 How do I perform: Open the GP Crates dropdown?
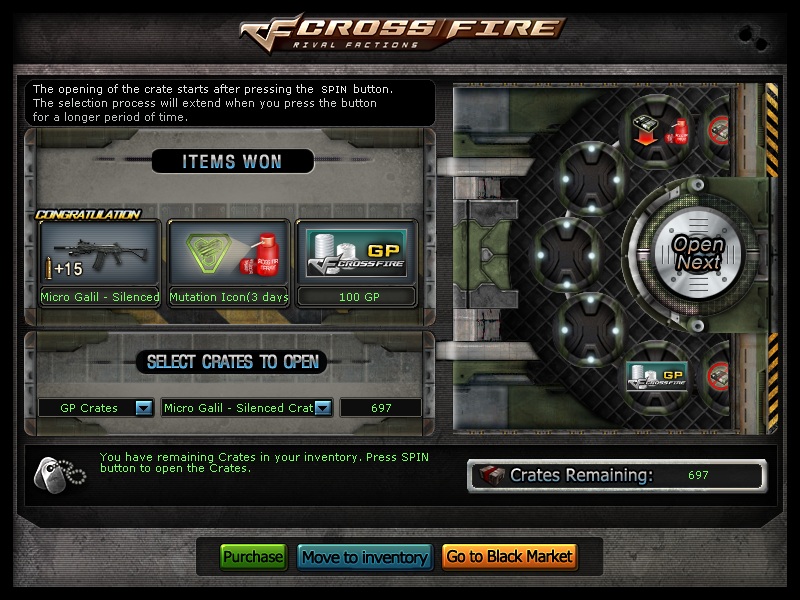[143, 408]
